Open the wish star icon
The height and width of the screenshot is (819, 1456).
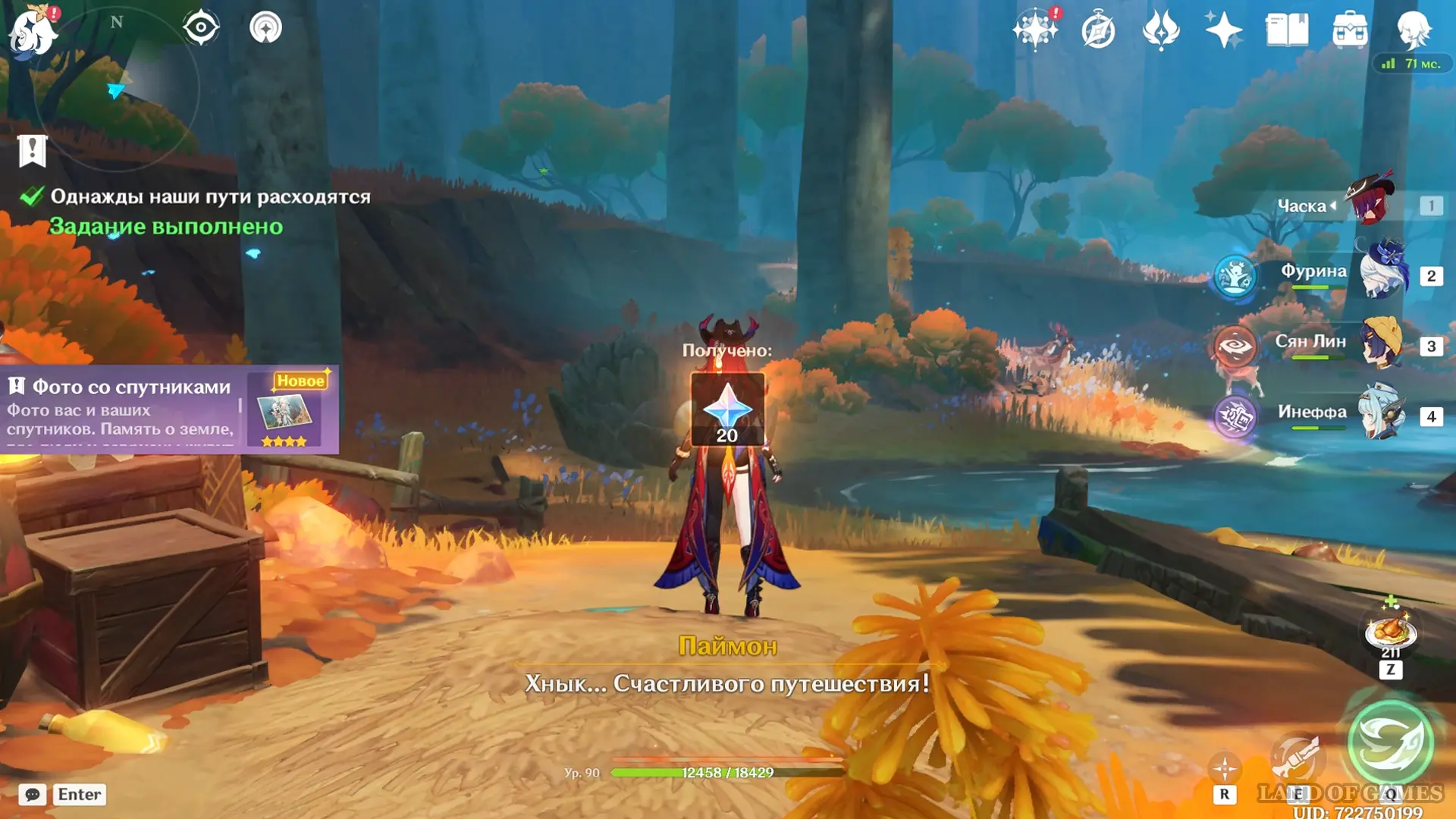click(1035, 30)
